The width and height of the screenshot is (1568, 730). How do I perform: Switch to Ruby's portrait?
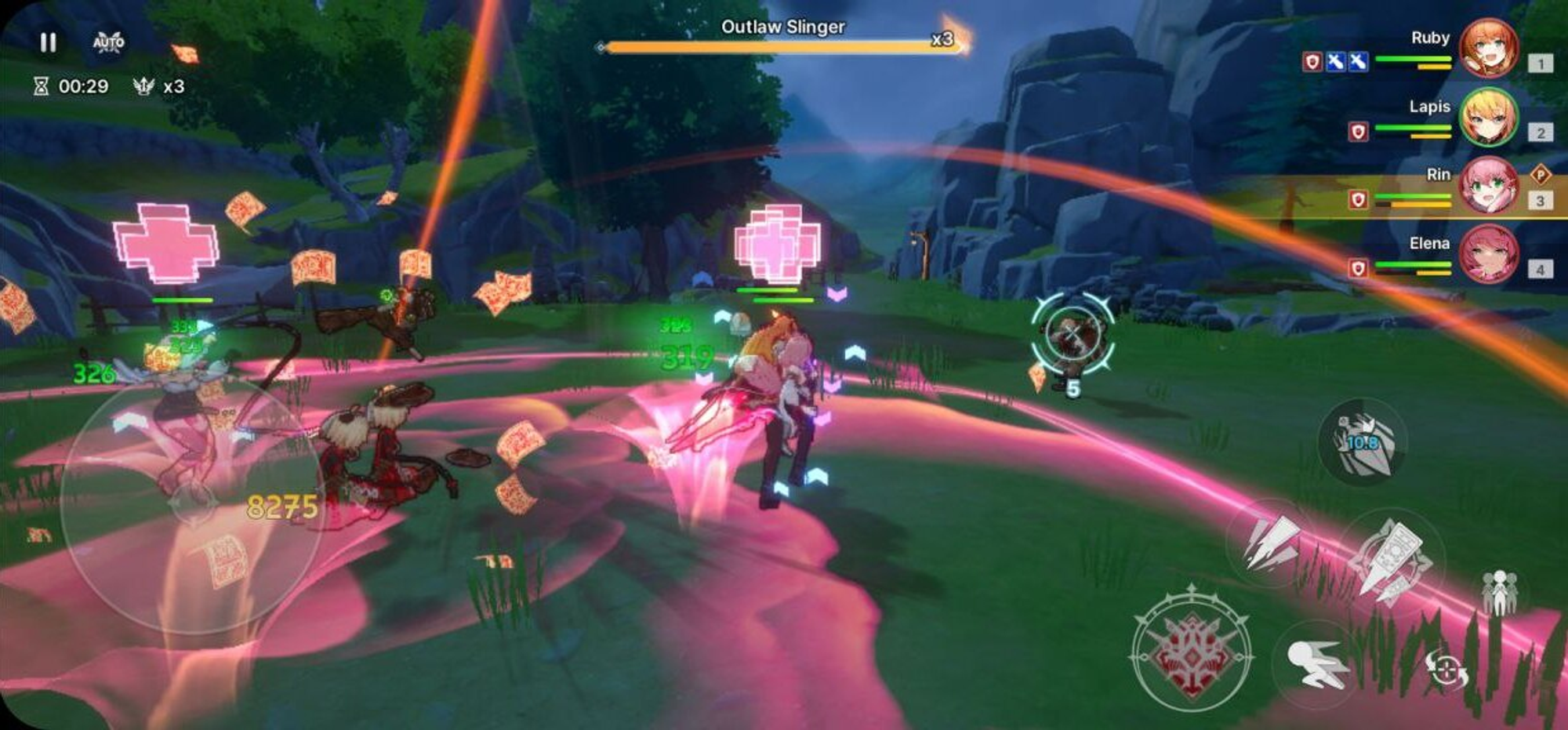[x=1487, y=49]
